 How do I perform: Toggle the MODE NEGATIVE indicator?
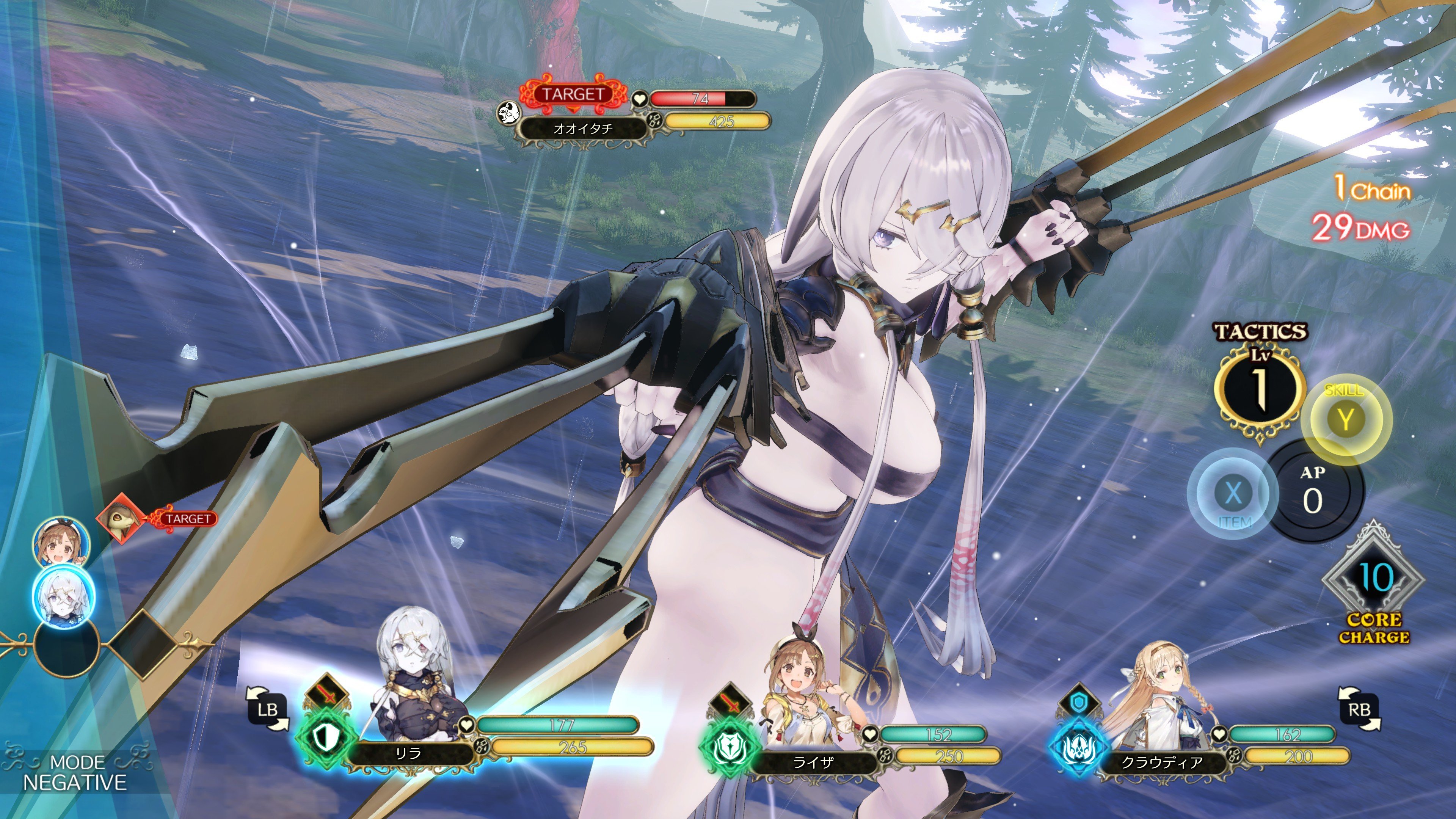pos(75,773)
